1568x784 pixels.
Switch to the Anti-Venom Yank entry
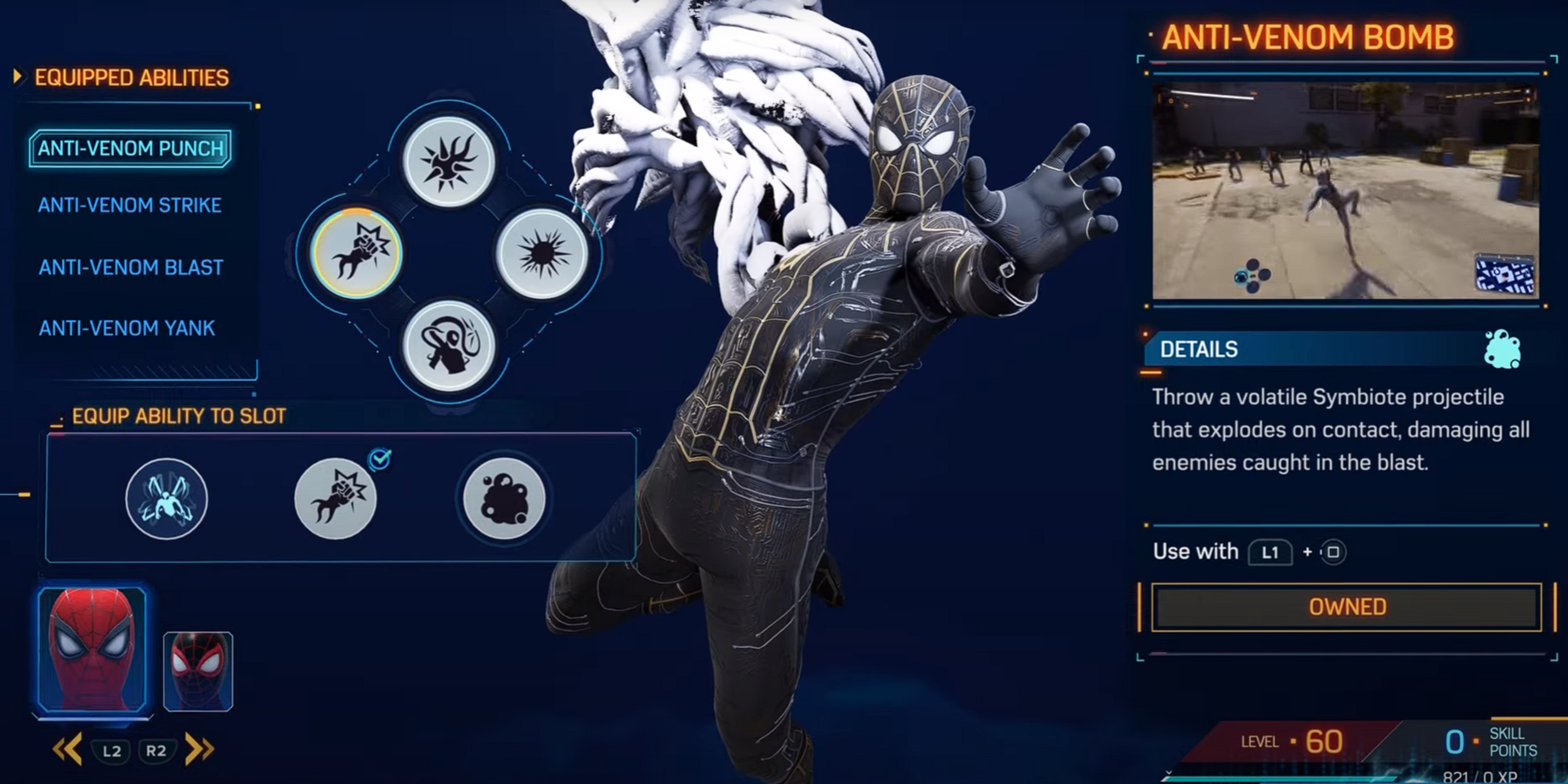click(127, 327)
